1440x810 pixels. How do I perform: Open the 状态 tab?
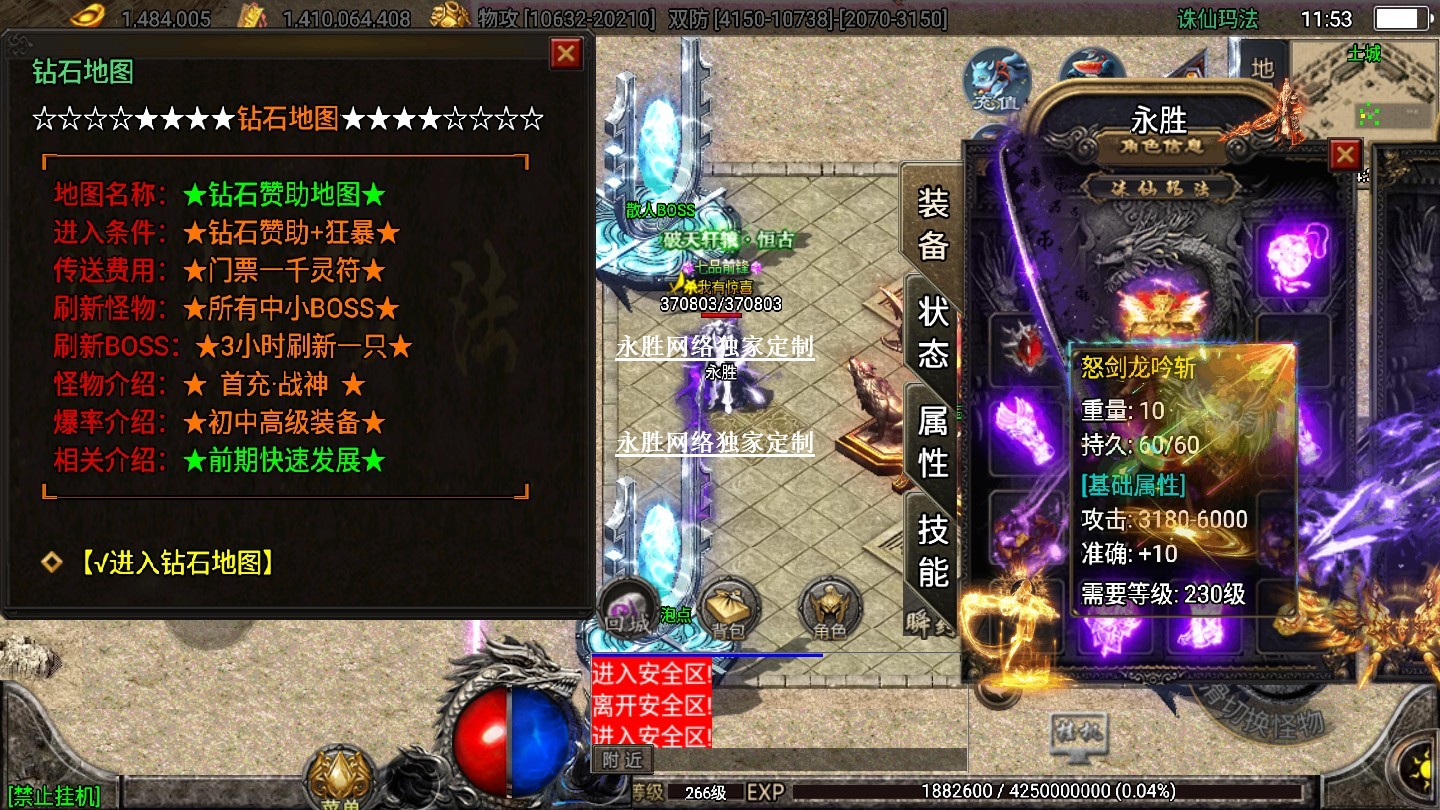pyautogui.click(x=932, y=332)
